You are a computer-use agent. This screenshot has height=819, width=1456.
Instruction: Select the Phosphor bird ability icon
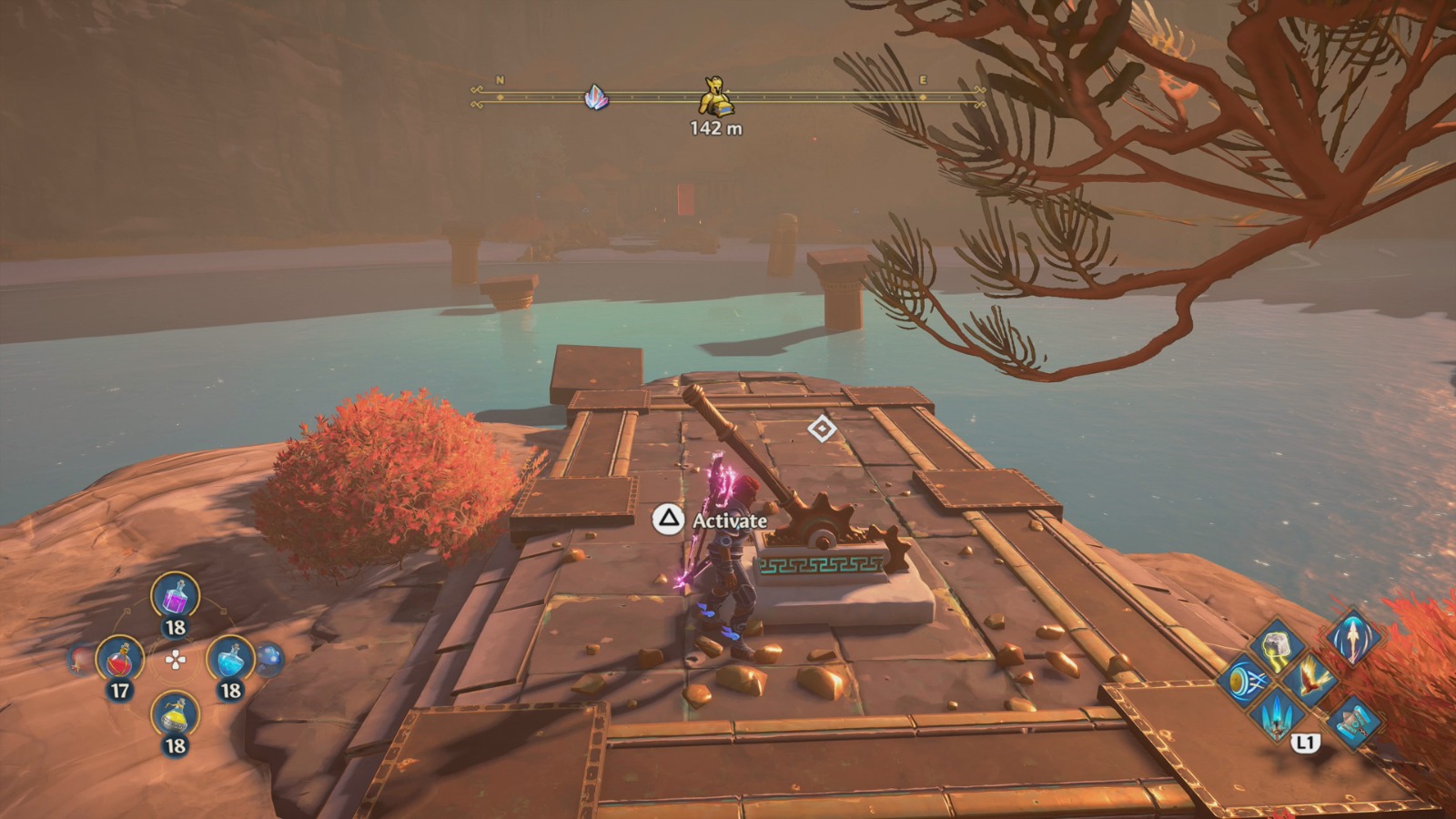[1310, 682]
